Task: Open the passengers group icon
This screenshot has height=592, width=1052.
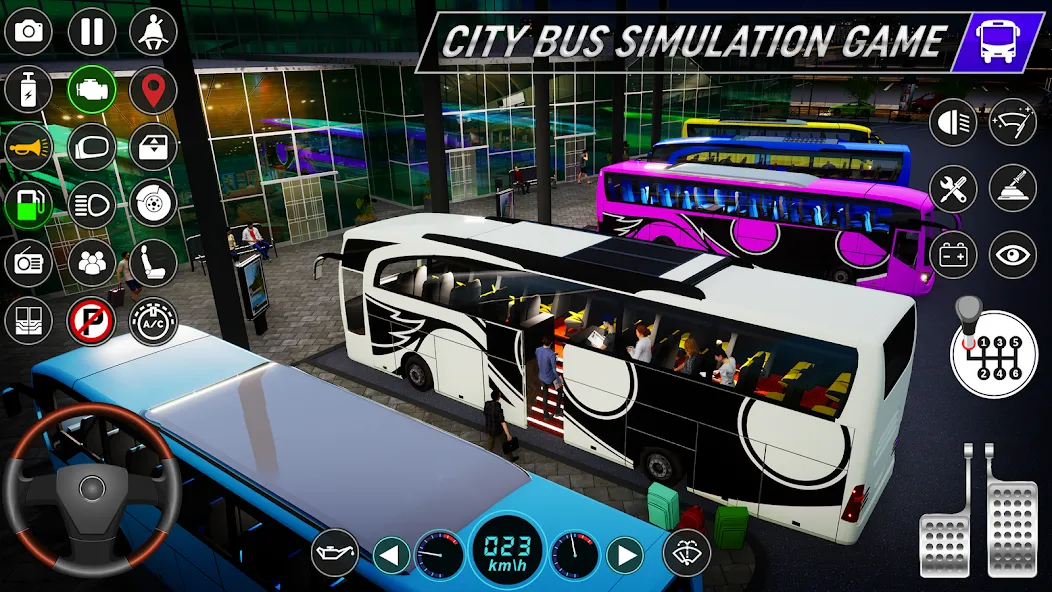Action: (x=91, y=263)
